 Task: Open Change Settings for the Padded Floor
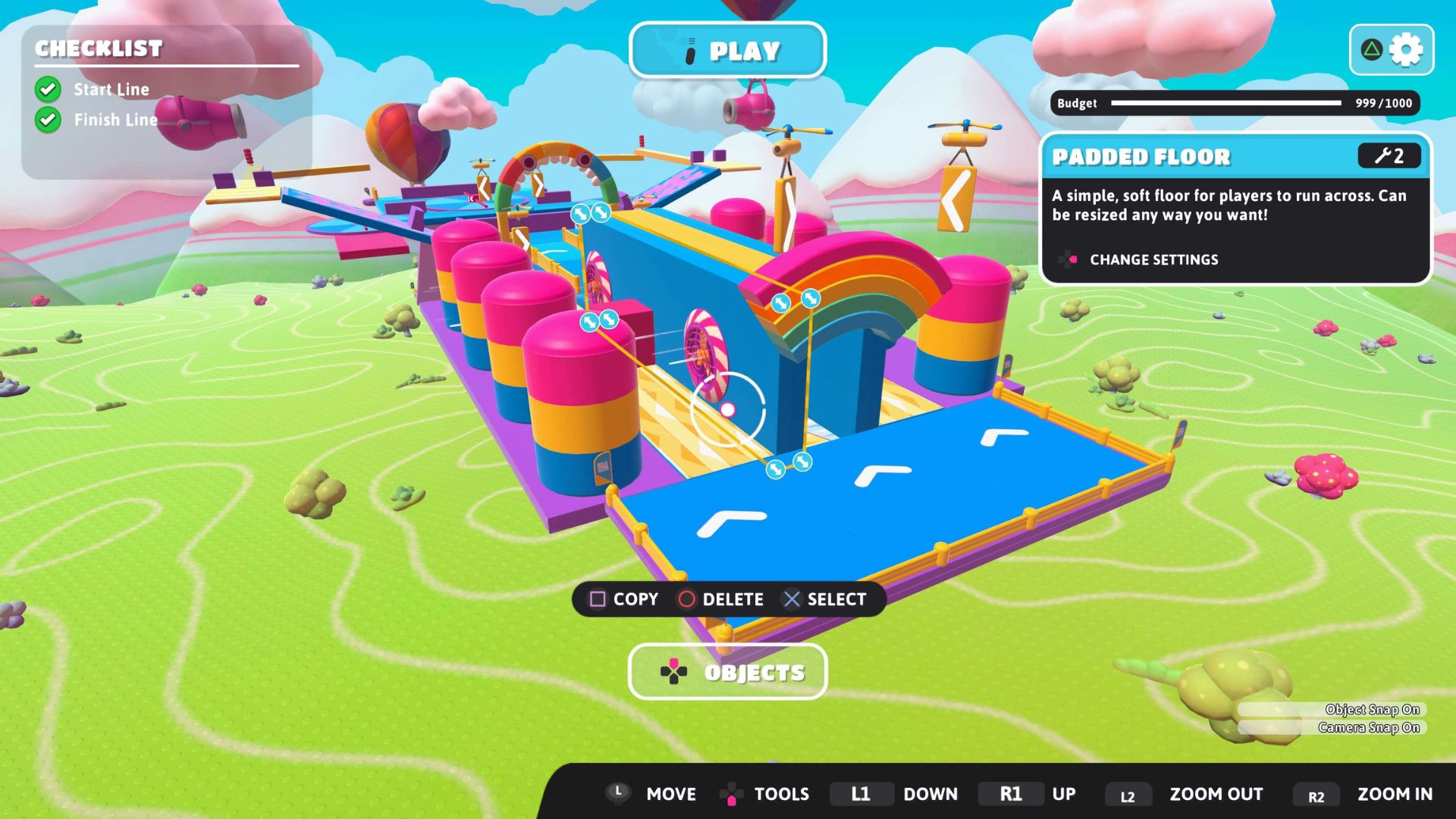pos(1154,259)
